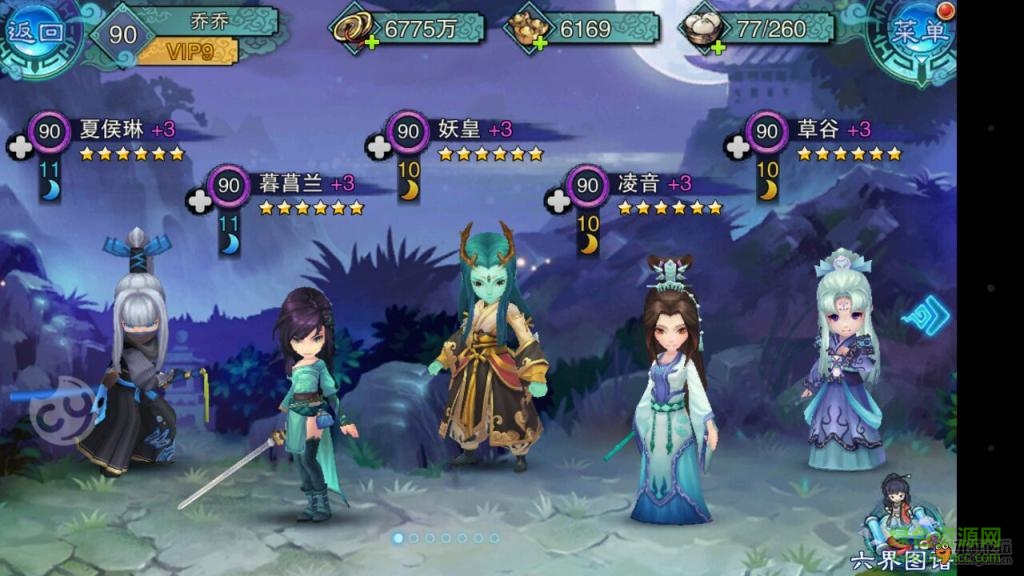1024x576 pixels.
Task: Choose the 凌音 hero in white dress
Action: [x=672, y=400]
